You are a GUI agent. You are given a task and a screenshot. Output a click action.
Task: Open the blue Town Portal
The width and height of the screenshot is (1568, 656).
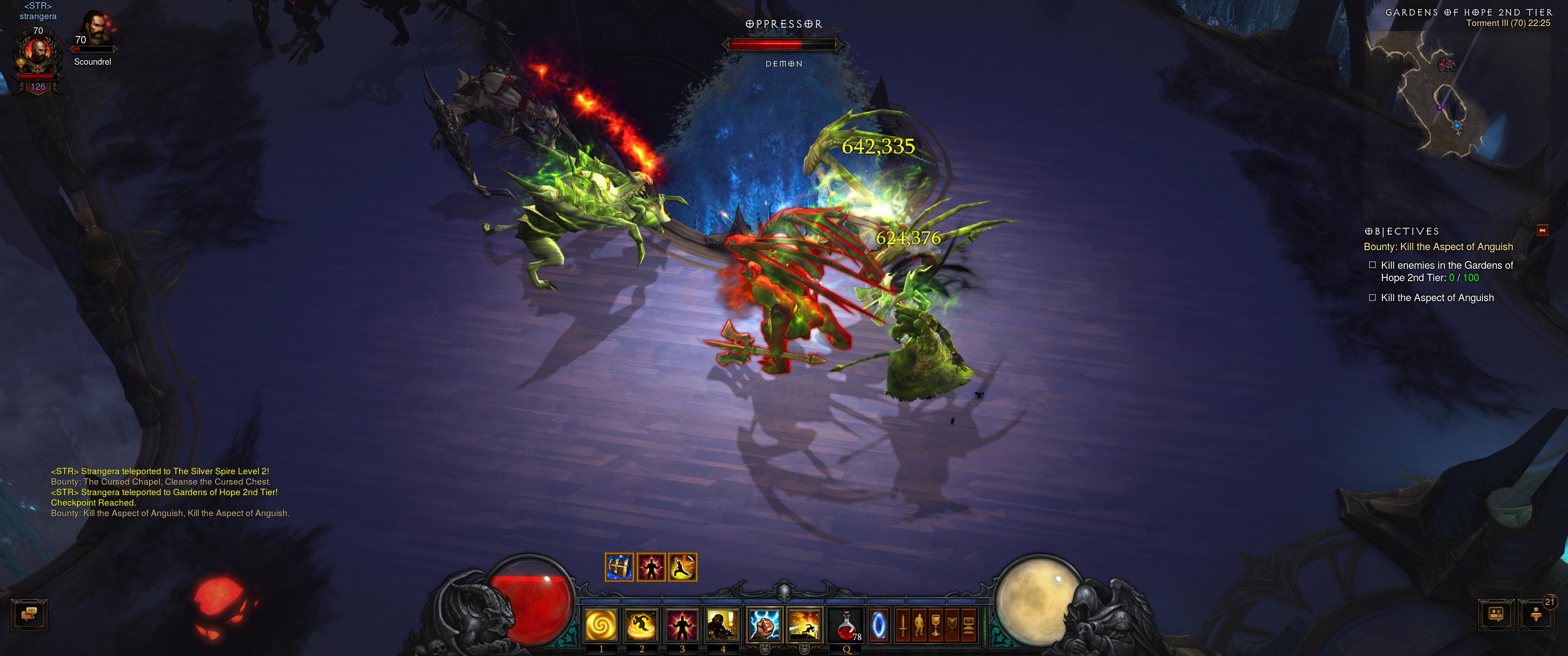[x=878, y=625]
